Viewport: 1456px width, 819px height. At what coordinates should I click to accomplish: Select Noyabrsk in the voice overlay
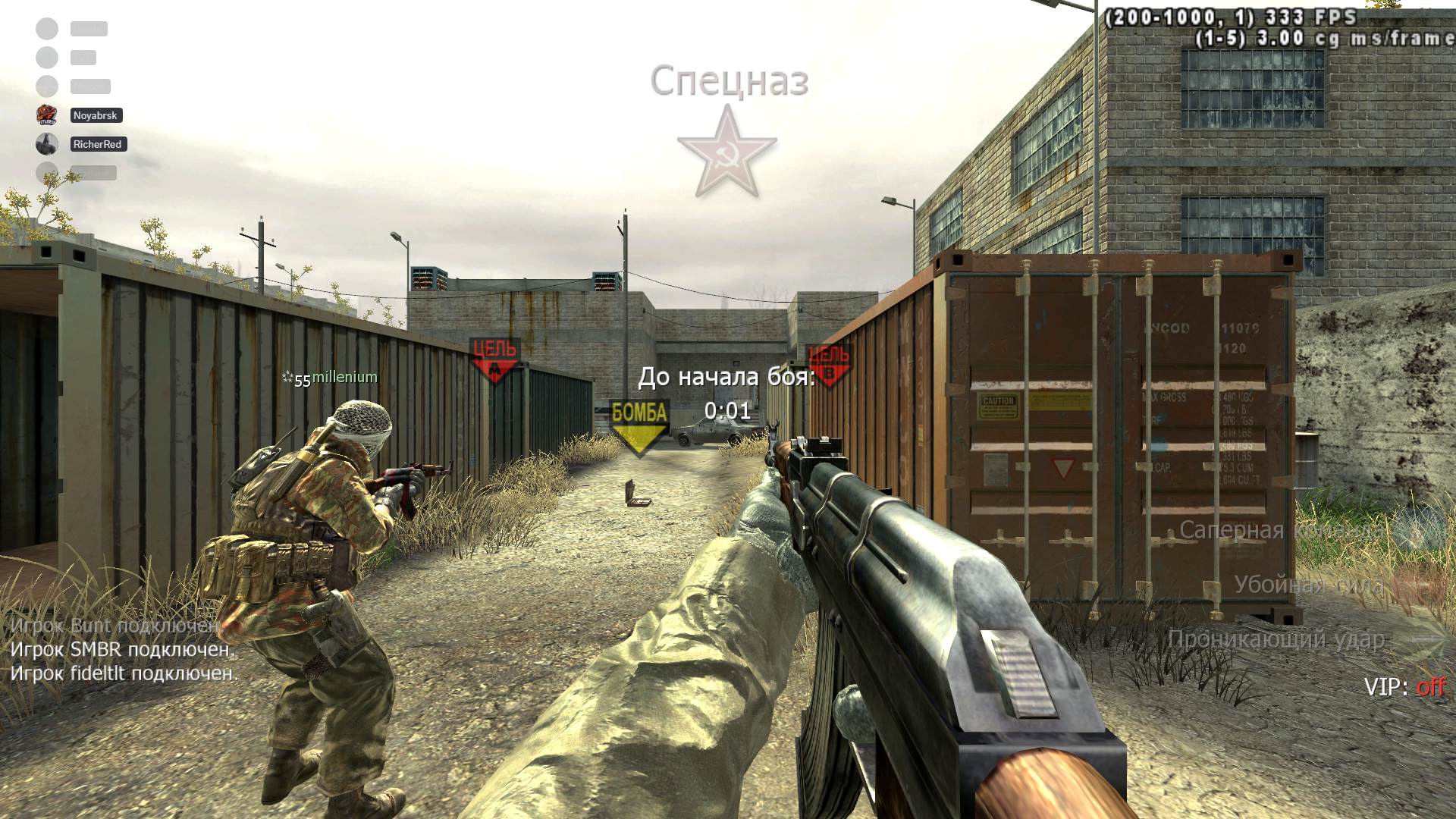pyautogui.click(x=96, y=115)
